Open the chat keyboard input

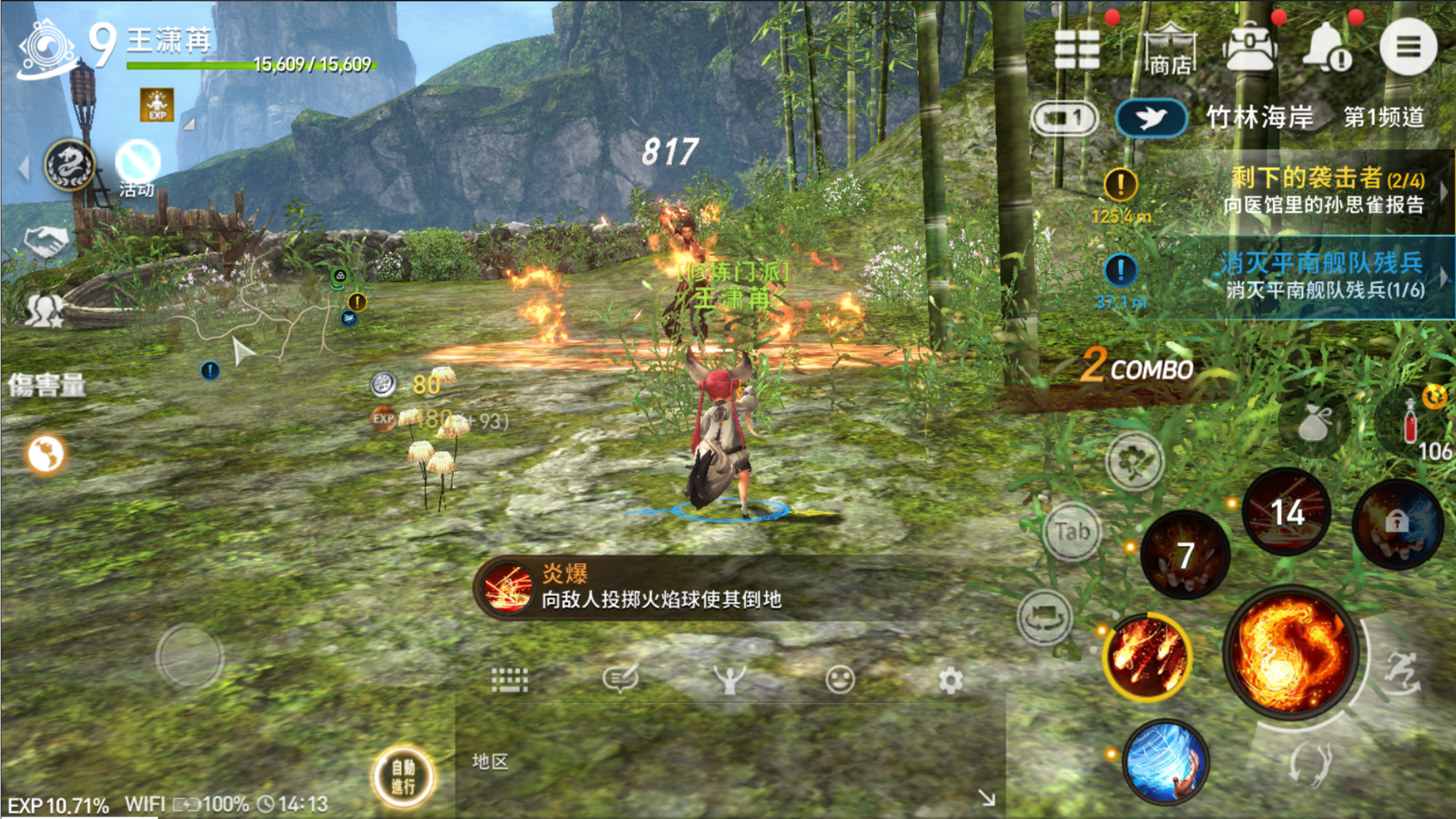pos(509,680)
